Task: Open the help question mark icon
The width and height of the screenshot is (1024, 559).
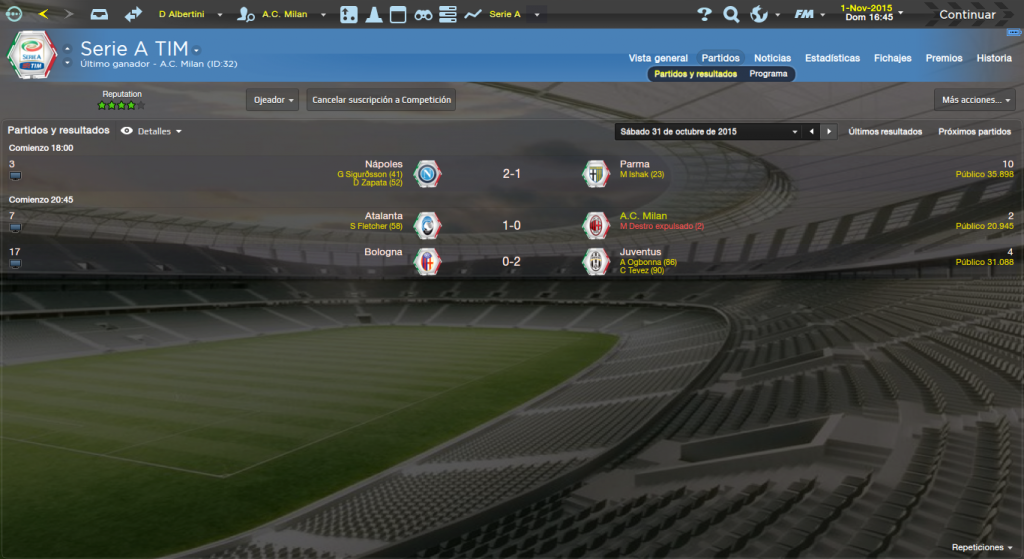Action: click(x=704, y=15)
